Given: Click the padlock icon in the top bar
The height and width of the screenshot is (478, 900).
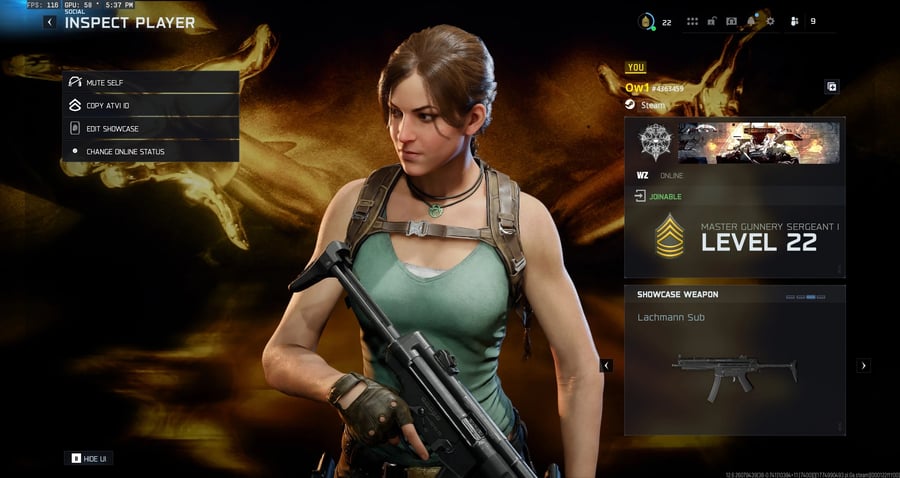Looking at the screenshot, I should coord(712,21).
